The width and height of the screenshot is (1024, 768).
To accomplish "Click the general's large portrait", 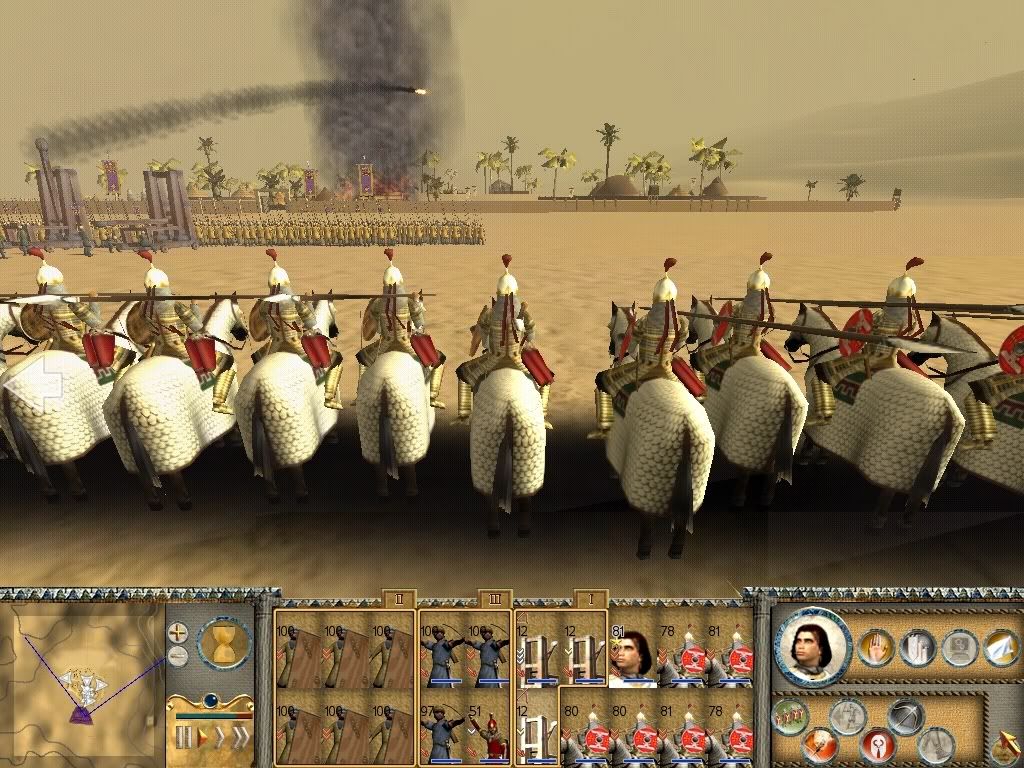I will [812, 645].
